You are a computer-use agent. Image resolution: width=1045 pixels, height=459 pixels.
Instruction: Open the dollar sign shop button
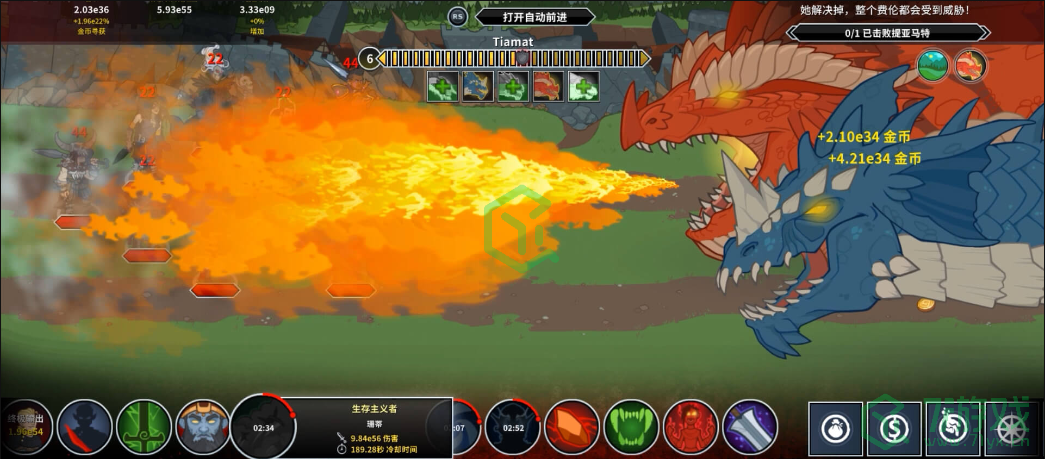click(x=894, y=428)
